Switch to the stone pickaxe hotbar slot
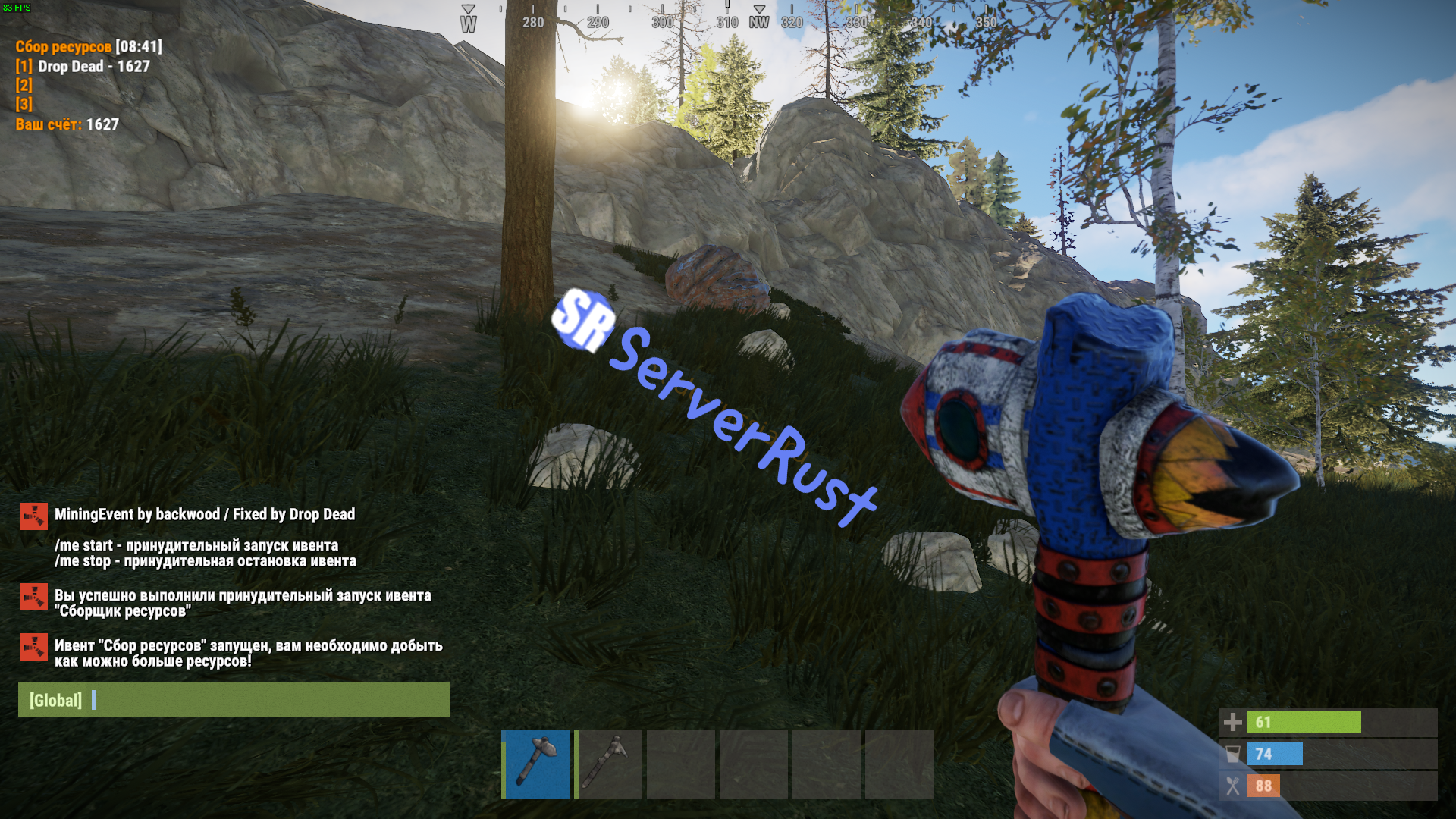The height and width of the screenshot is (819, 1456). 609,764
